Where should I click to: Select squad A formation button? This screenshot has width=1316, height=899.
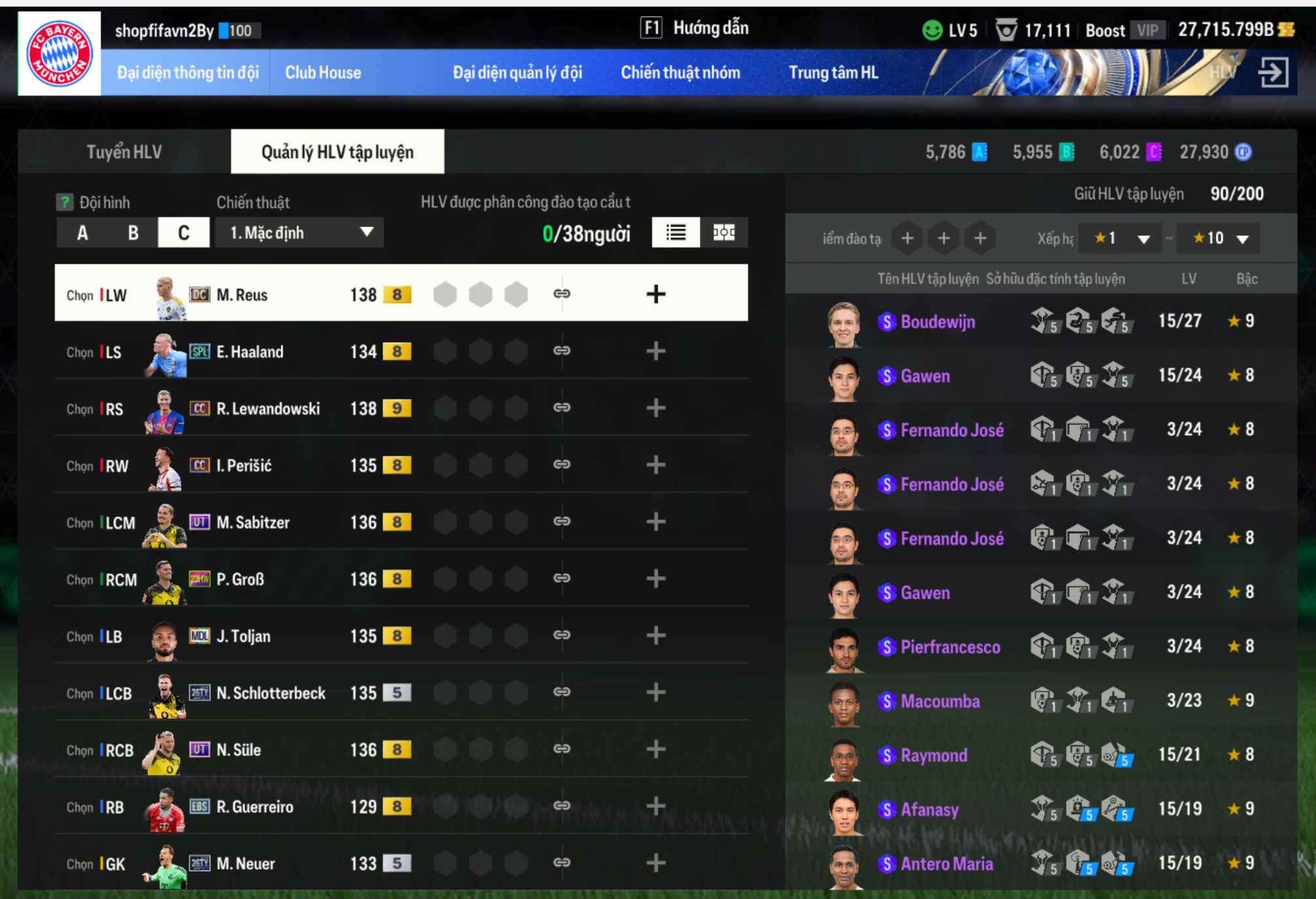[82, 233]
